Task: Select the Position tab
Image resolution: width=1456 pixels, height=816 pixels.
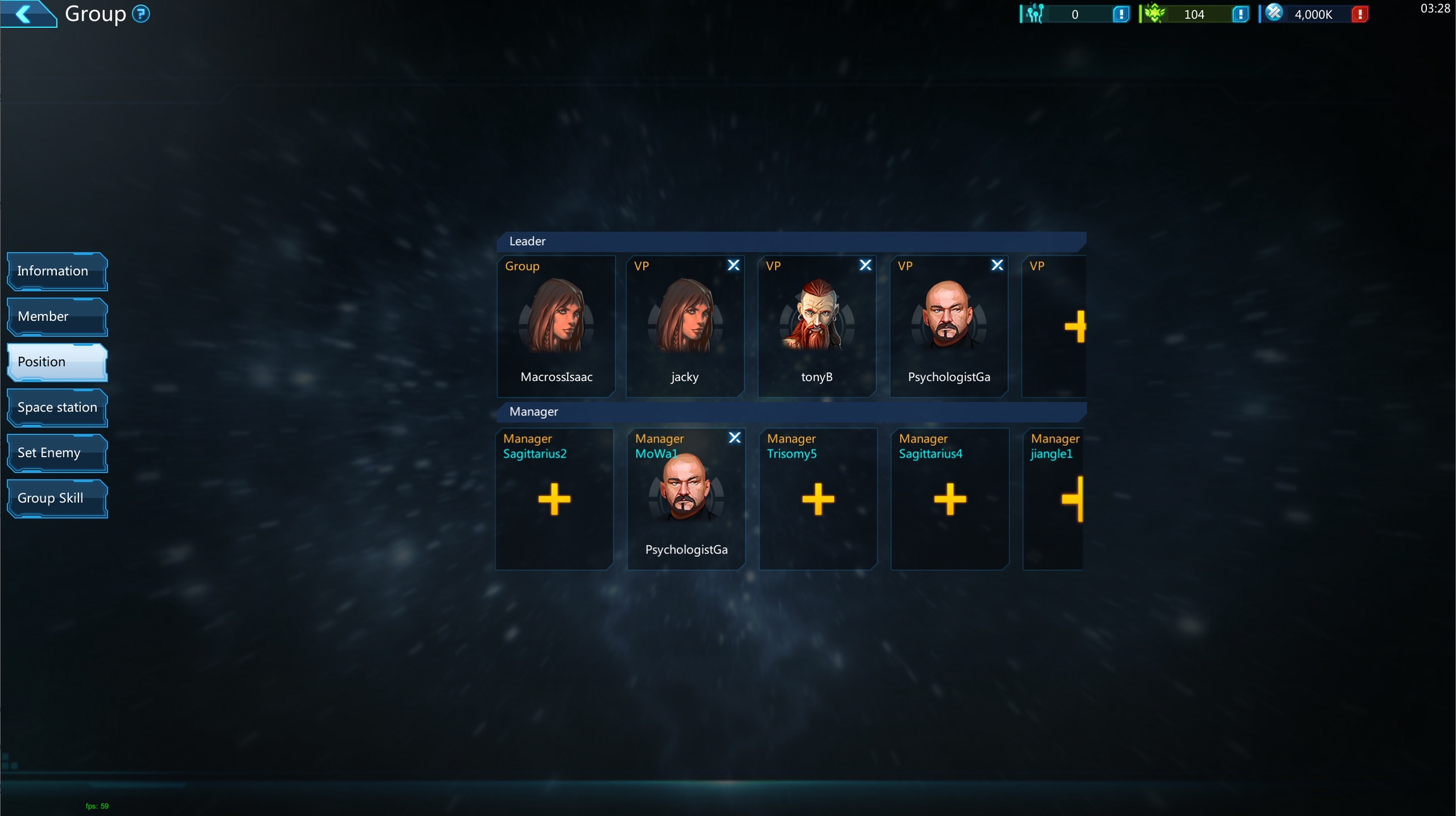Action: coord(57,362)
